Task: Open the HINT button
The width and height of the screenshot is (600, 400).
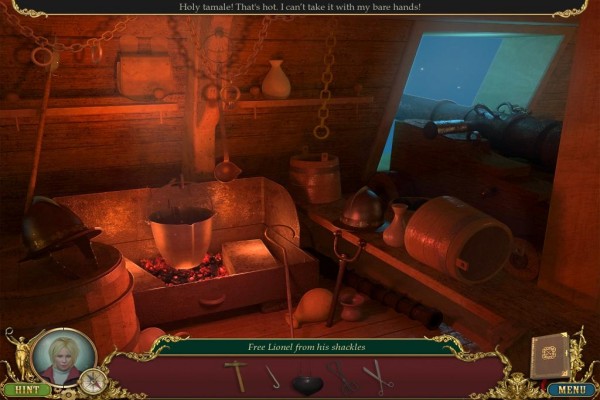Action: [26, 389]
